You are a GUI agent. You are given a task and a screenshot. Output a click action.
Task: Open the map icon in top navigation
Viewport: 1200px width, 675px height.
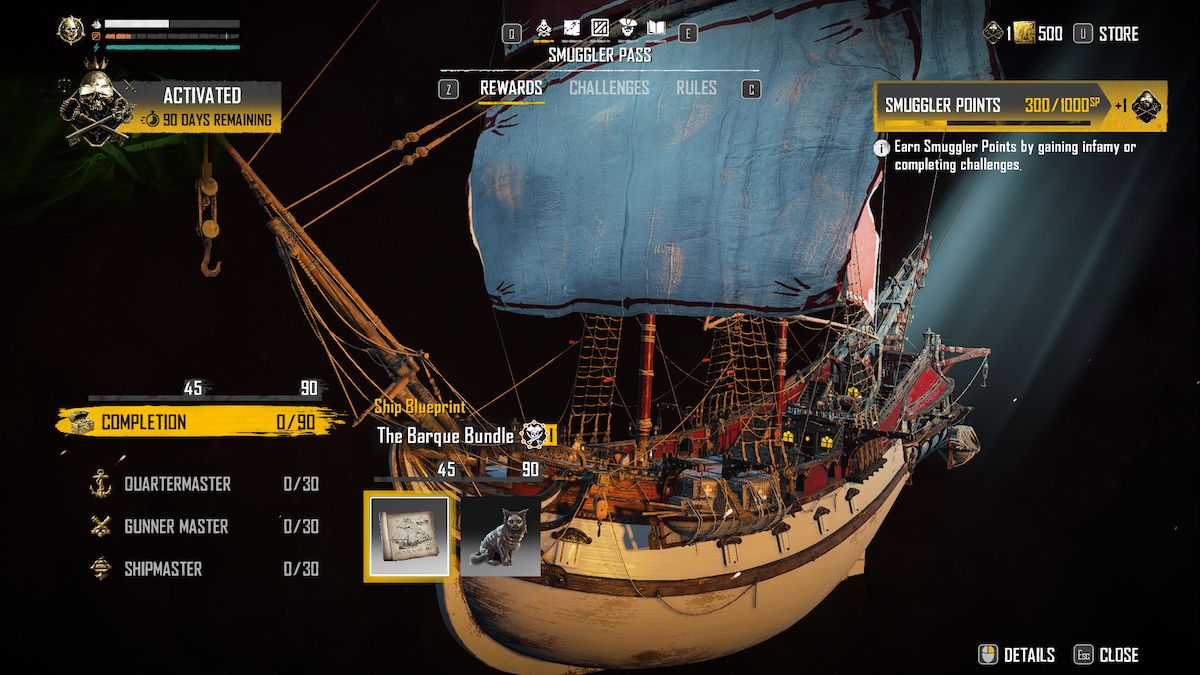click(x=572, y=28)
